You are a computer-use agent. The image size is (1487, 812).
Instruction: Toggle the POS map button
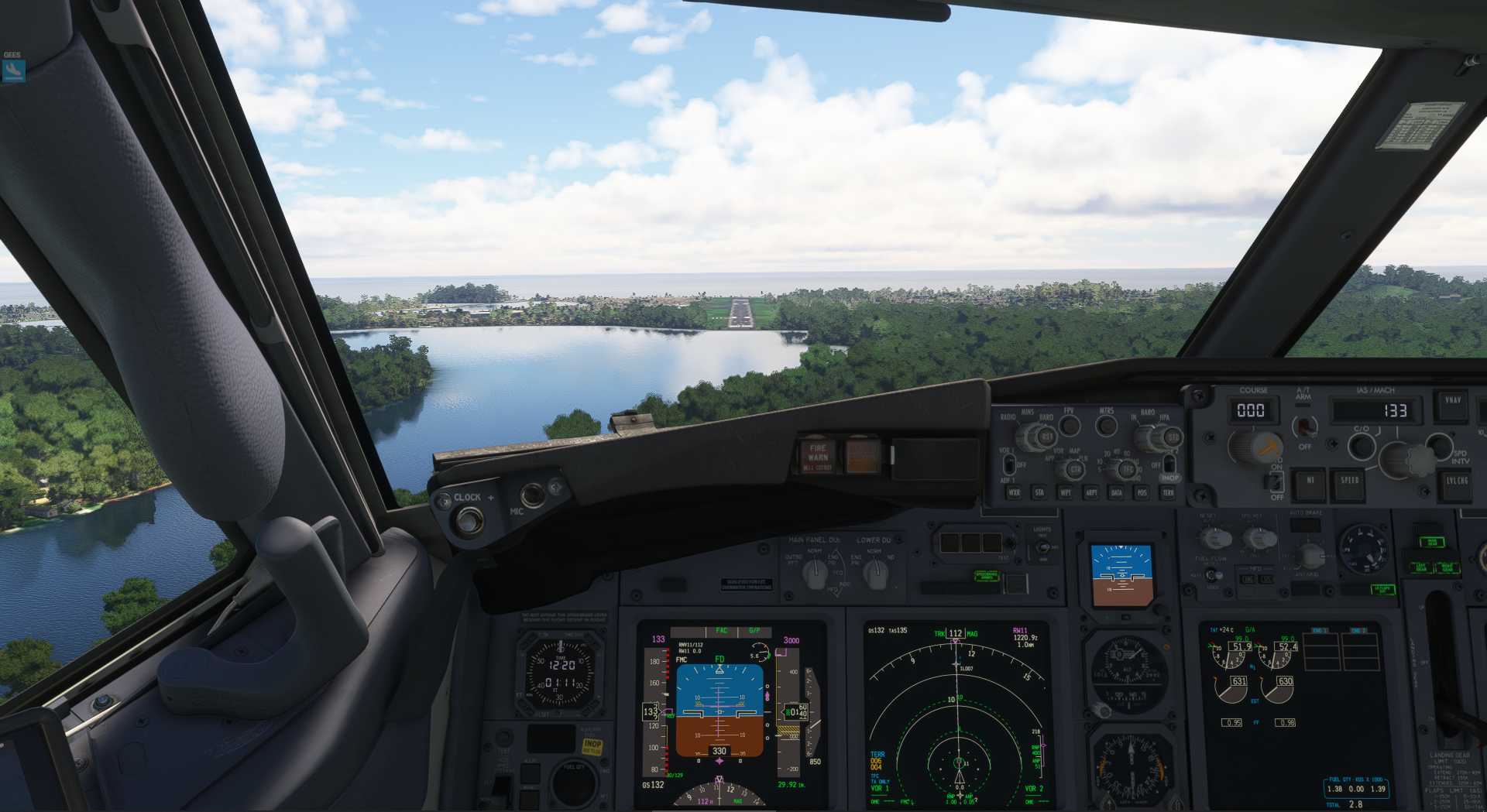click(1142, 492)
